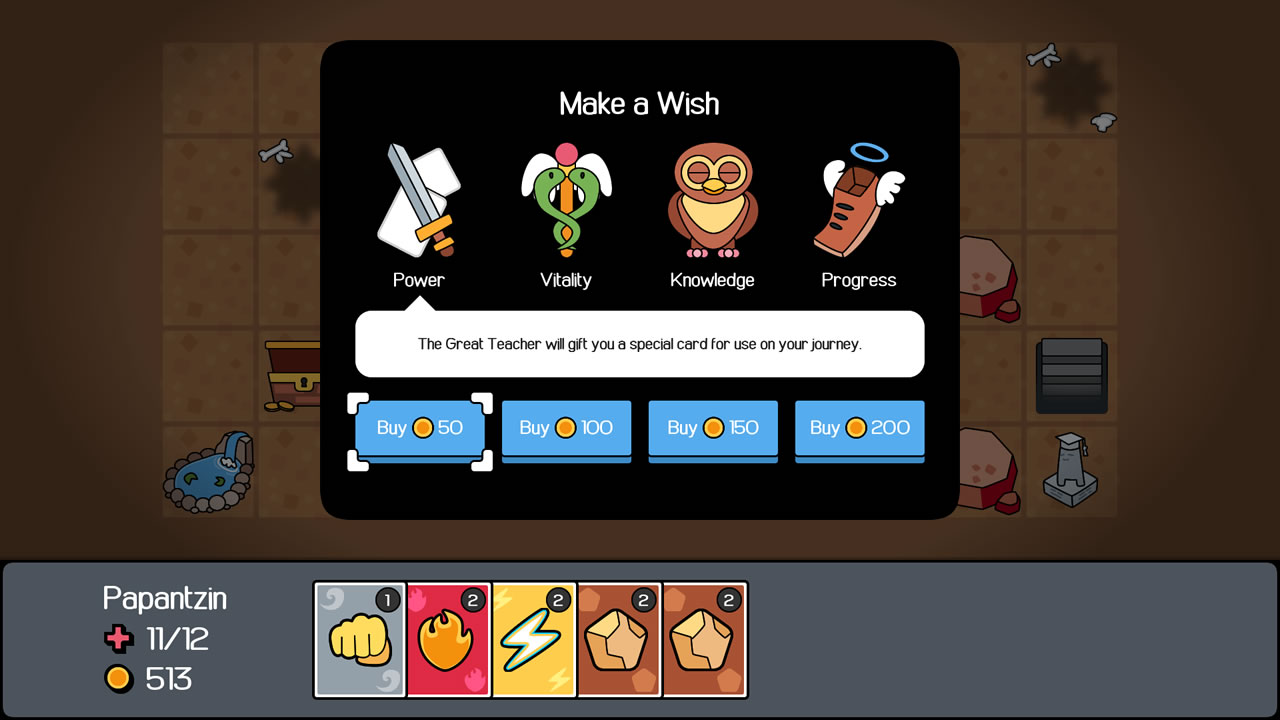Select the fire spell card

click(x=446, y=638)
